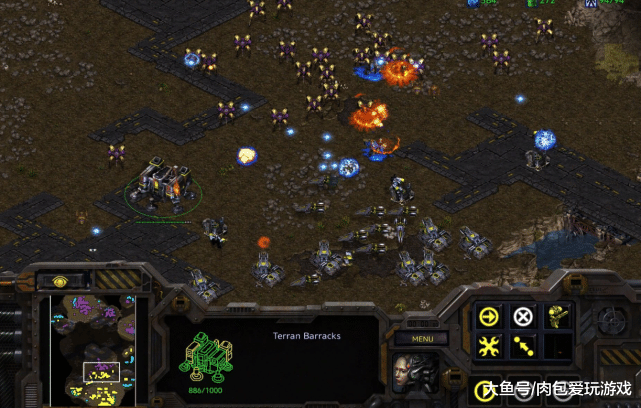Activate the Repair crossed-wrench icon
The width and height of the screenshot is (641, 408).
click(490, 347)
